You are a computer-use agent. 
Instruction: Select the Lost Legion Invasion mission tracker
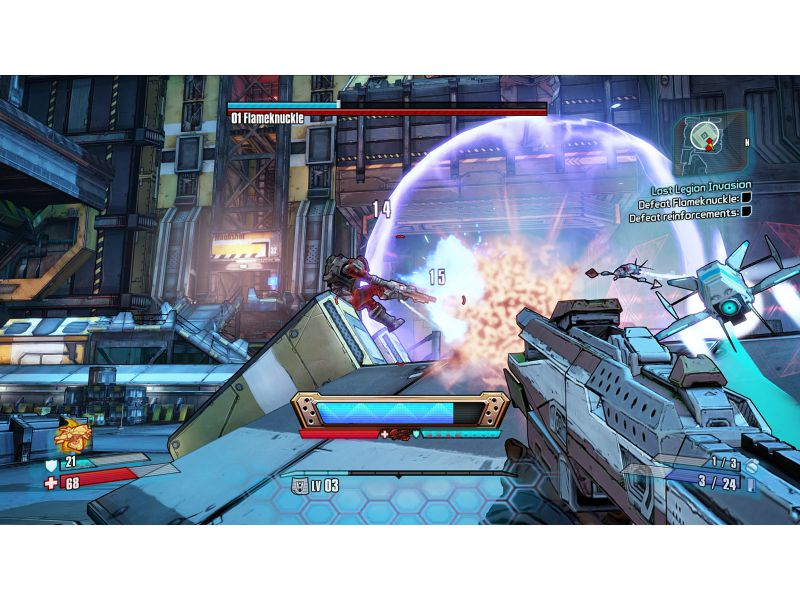(x=700, y=186)
